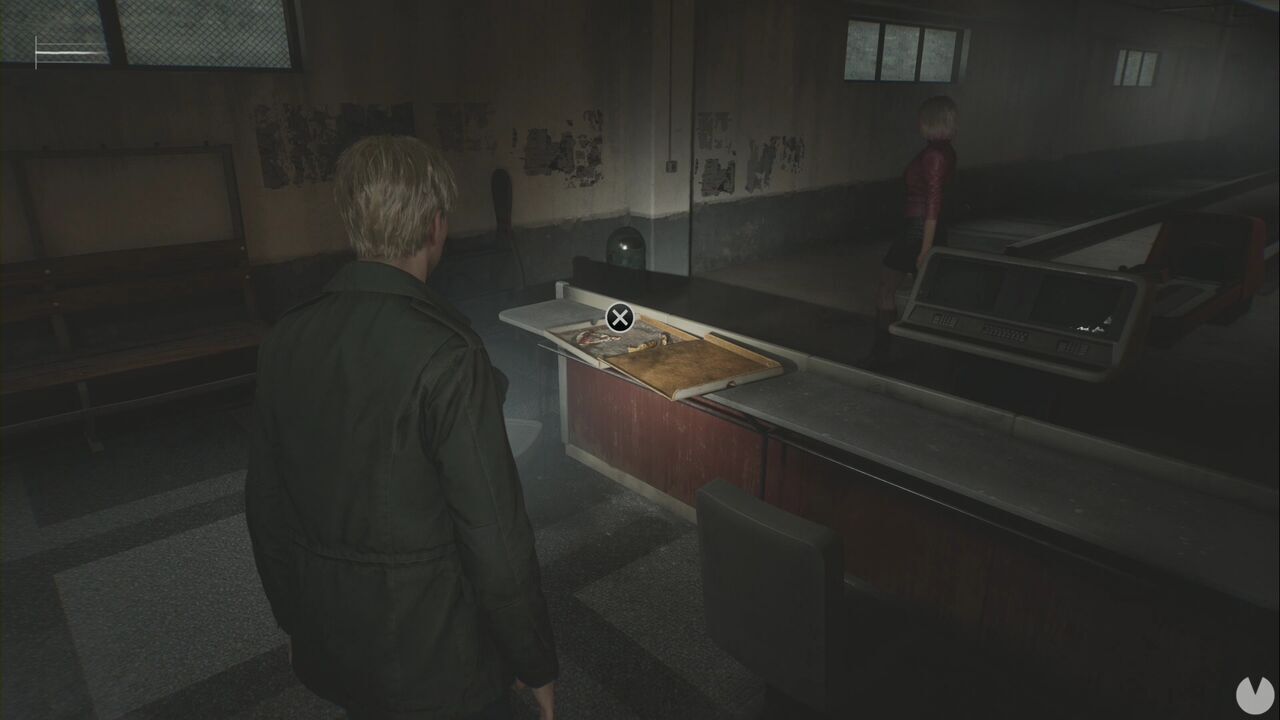The image size is (1280, 720).
Task: Select Maria standing behind the counter
Action: point(928,180)
